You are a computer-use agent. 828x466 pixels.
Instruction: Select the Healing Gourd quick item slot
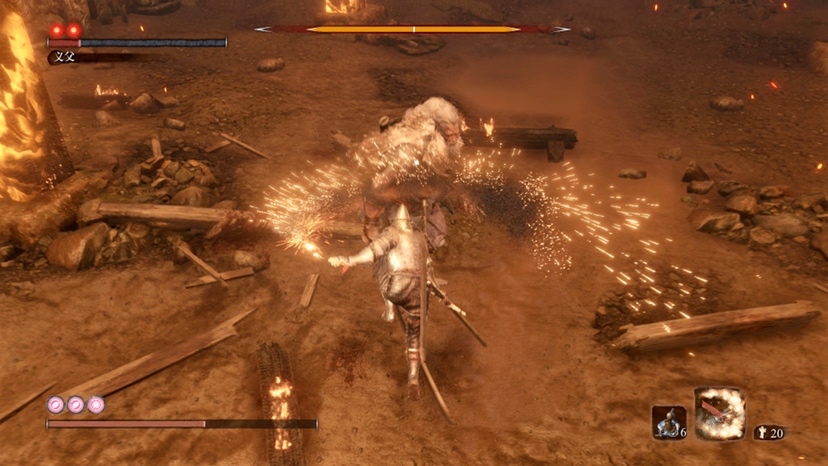pos(668,422)
